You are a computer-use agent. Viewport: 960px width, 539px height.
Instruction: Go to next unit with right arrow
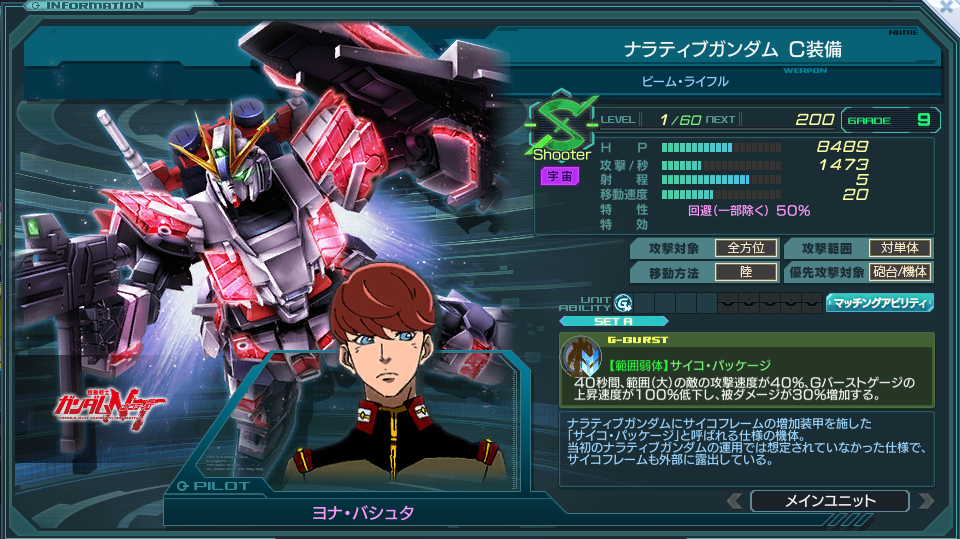tap(925, 501)
